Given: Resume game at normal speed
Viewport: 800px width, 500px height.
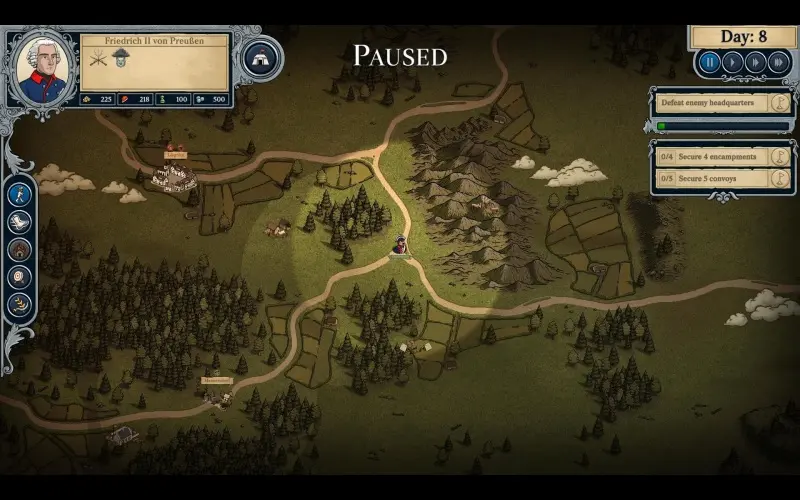Looking at the screenshot, I should (x=732, y=62).
